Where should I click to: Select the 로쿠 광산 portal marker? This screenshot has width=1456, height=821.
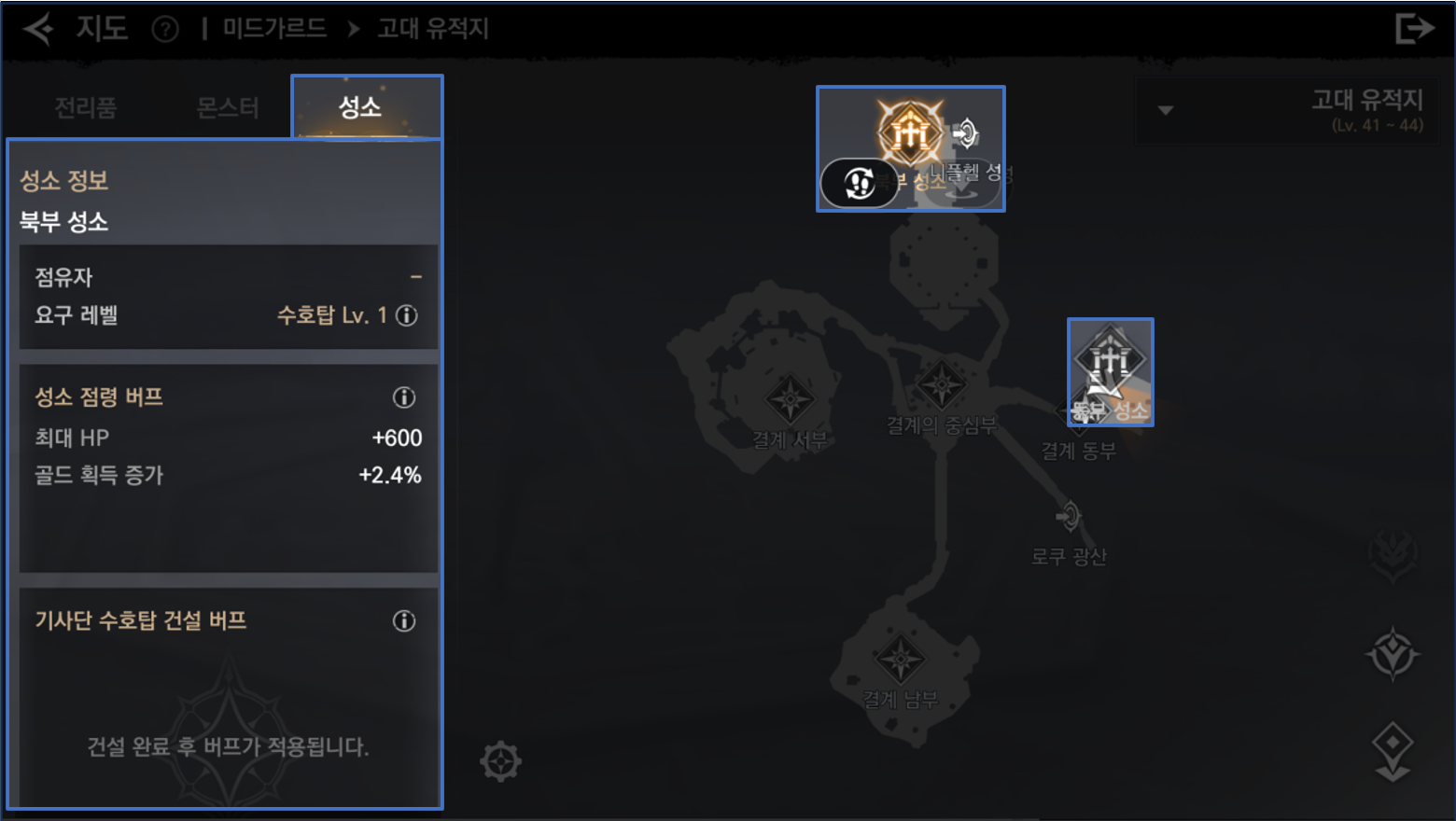pyautogui.click(x=1069, y=516)
